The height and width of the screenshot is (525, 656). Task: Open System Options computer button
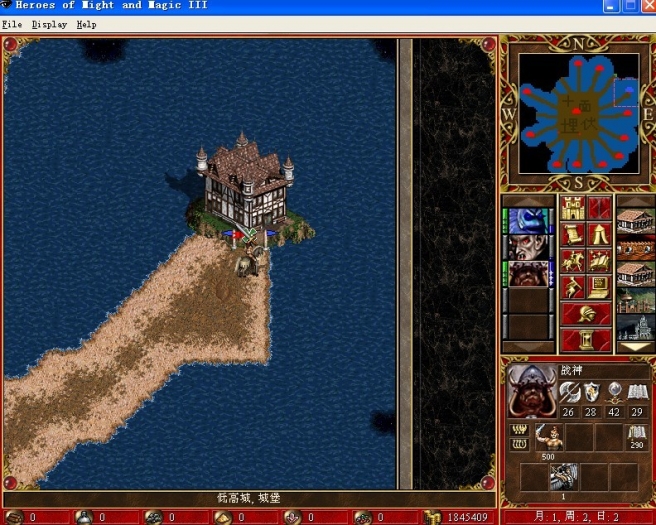coord(599,287)
